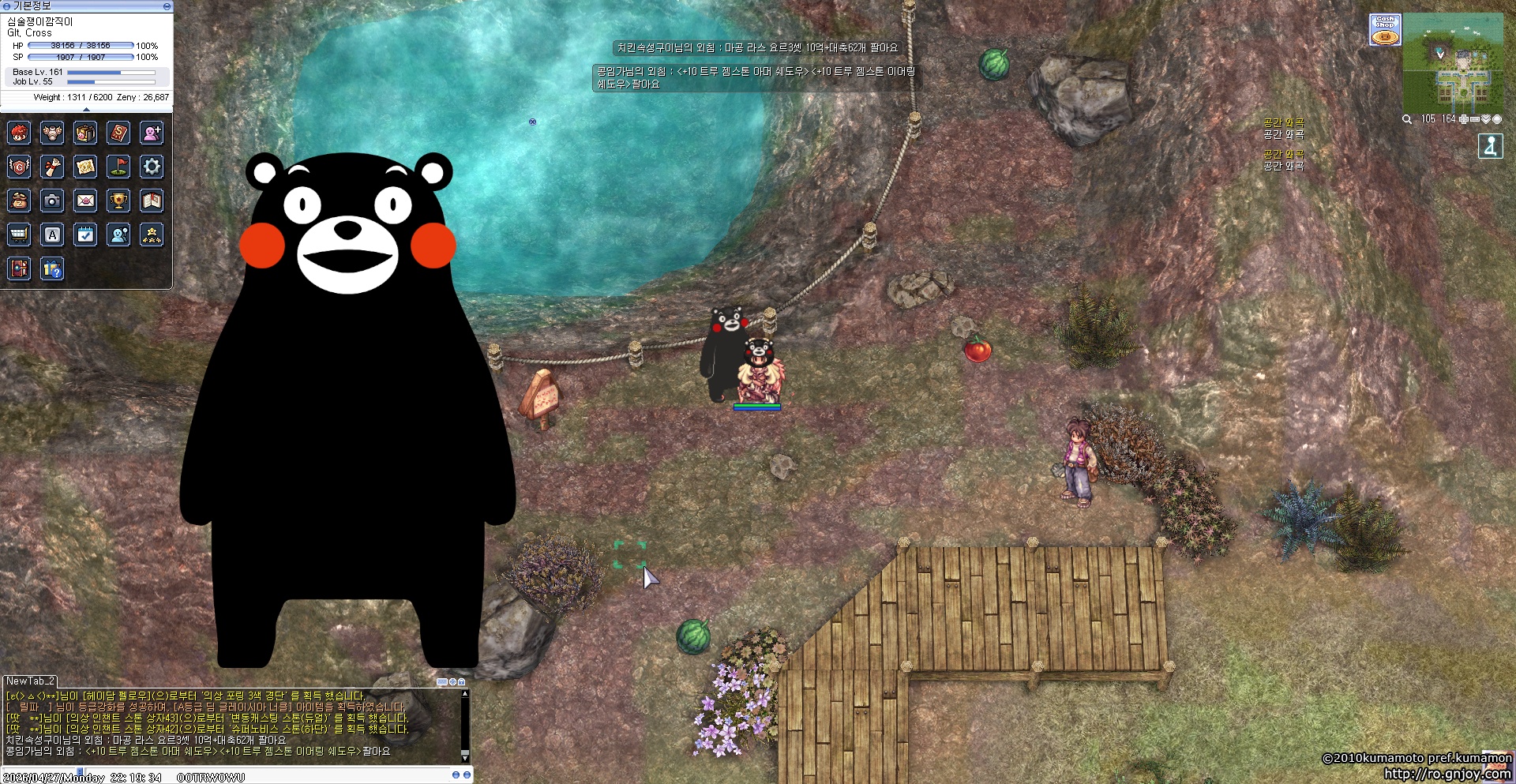Open the red skill book icon

(x=118, y=133)
